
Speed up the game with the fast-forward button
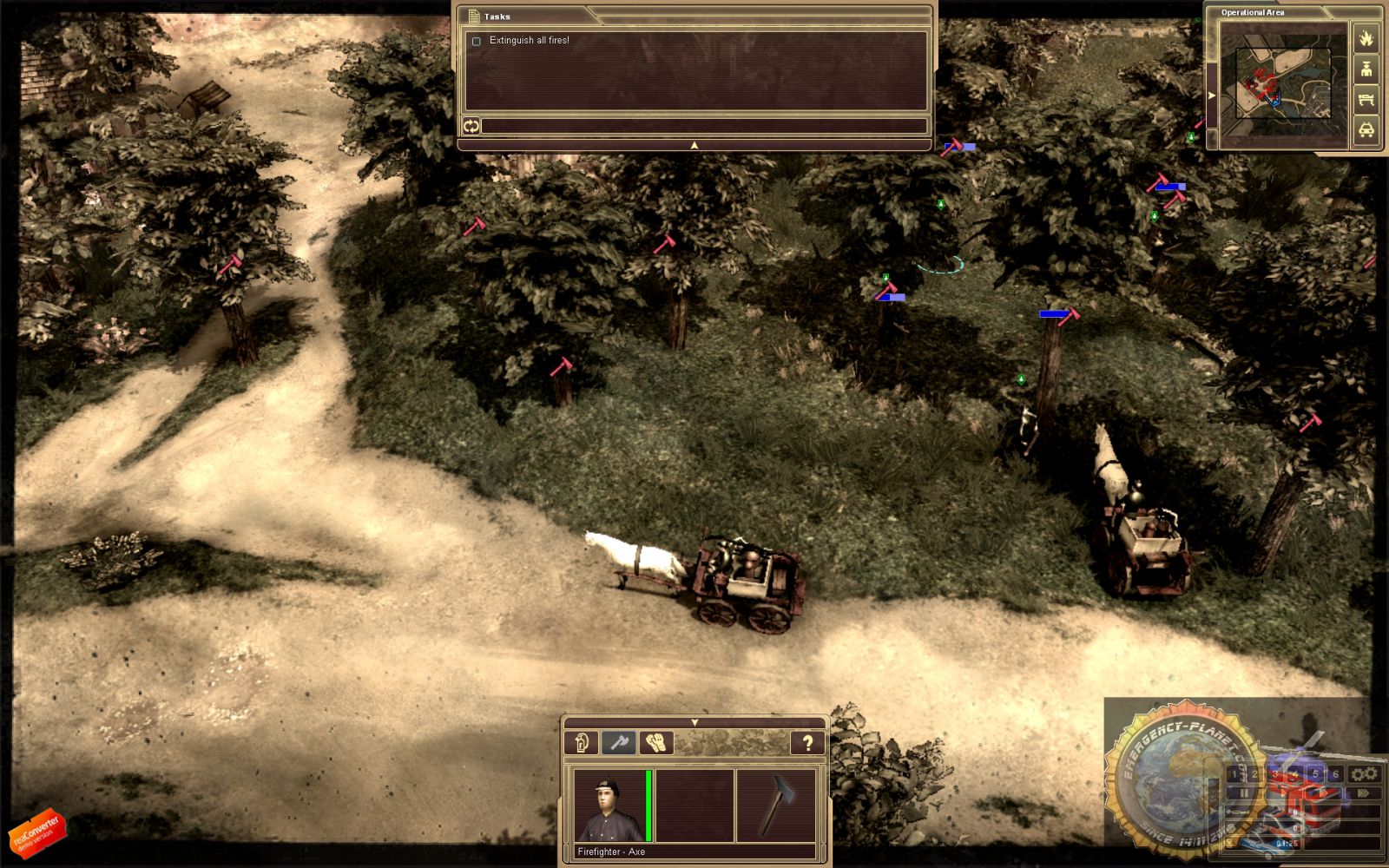pyautogui.click(x=1363, y=792)
